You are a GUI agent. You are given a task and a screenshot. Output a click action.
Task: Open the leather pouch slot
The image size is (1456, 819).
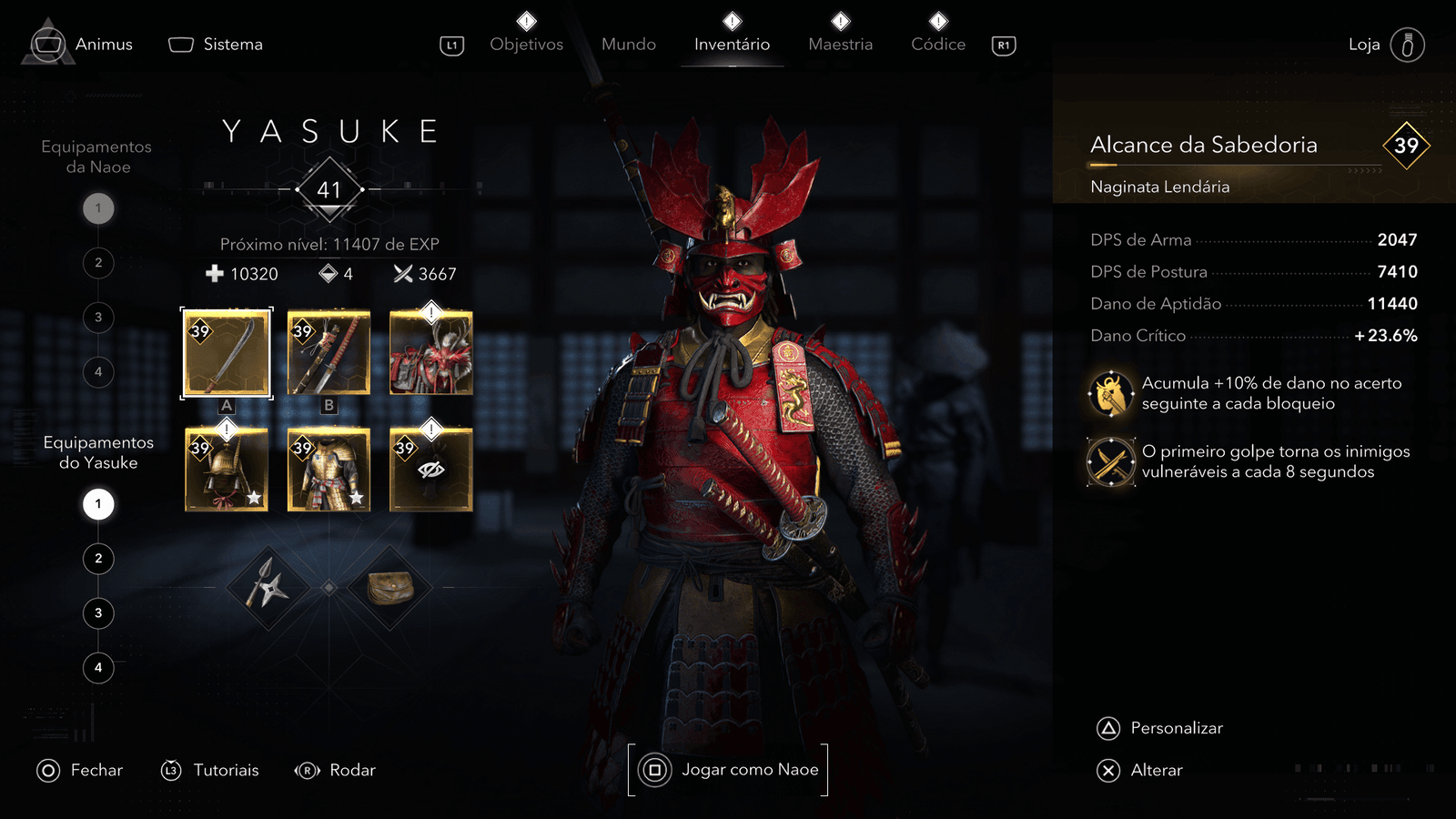tap(390, 588)
